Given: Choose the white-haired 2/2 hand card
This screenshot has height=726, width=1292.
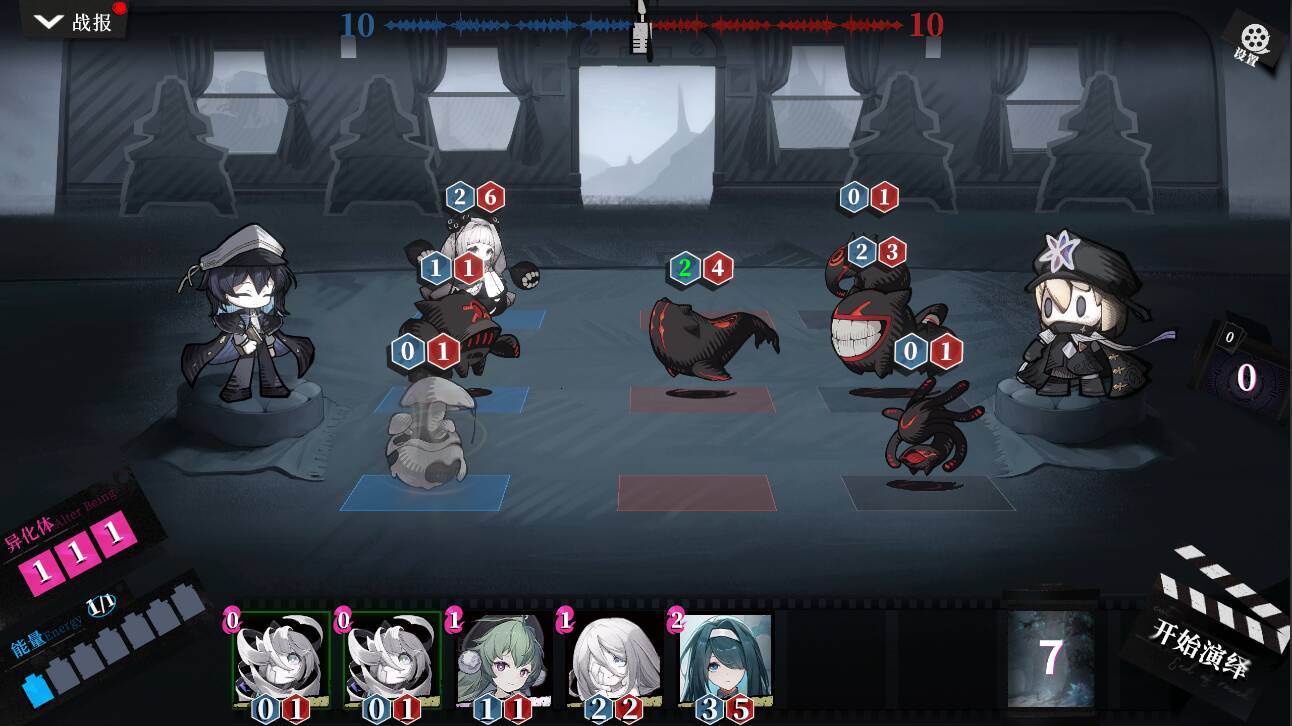Looking at the screenshot, I should click(612, 660).
